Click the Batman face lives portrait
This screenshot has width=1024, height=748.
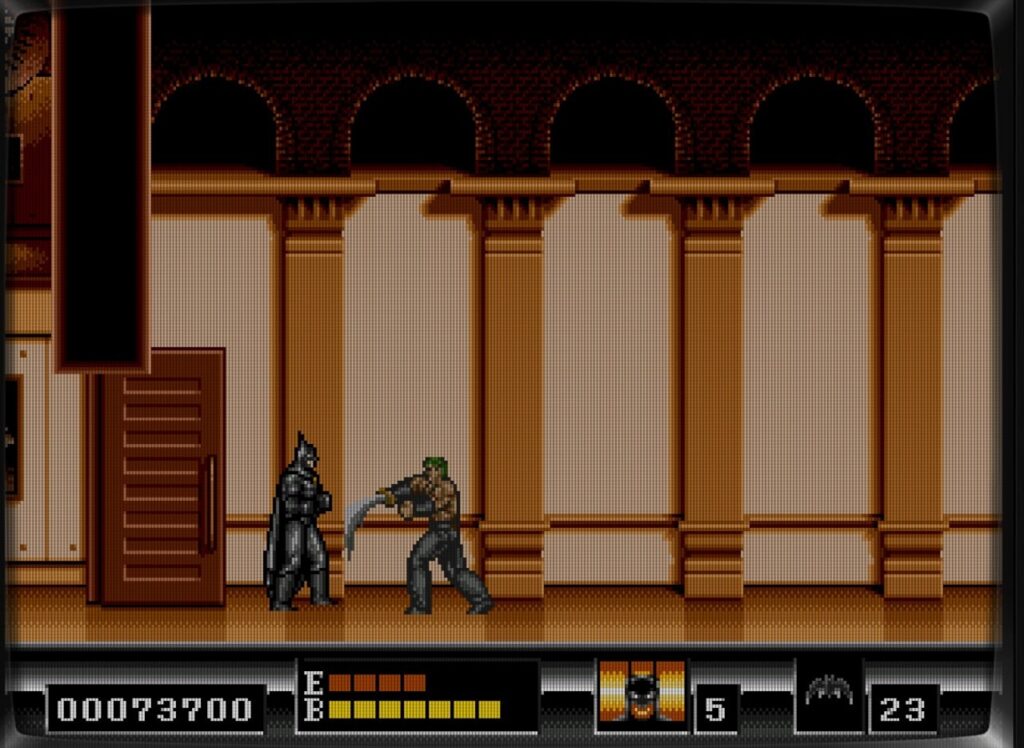click(x=642, y=691)
